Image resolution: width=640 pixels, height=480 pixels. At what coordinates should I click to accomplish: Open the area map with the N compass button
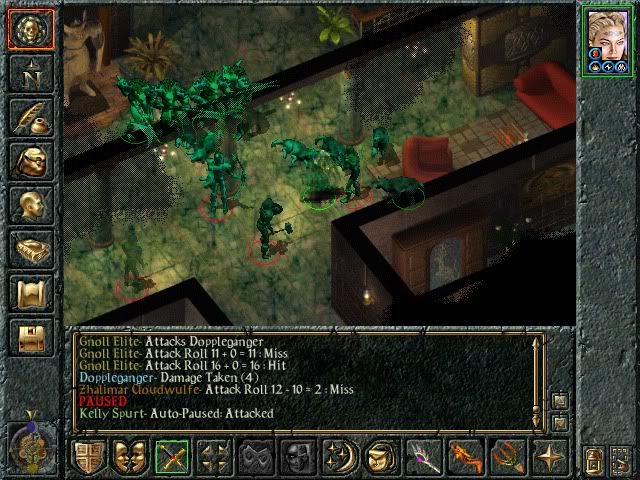coord(30,73)
